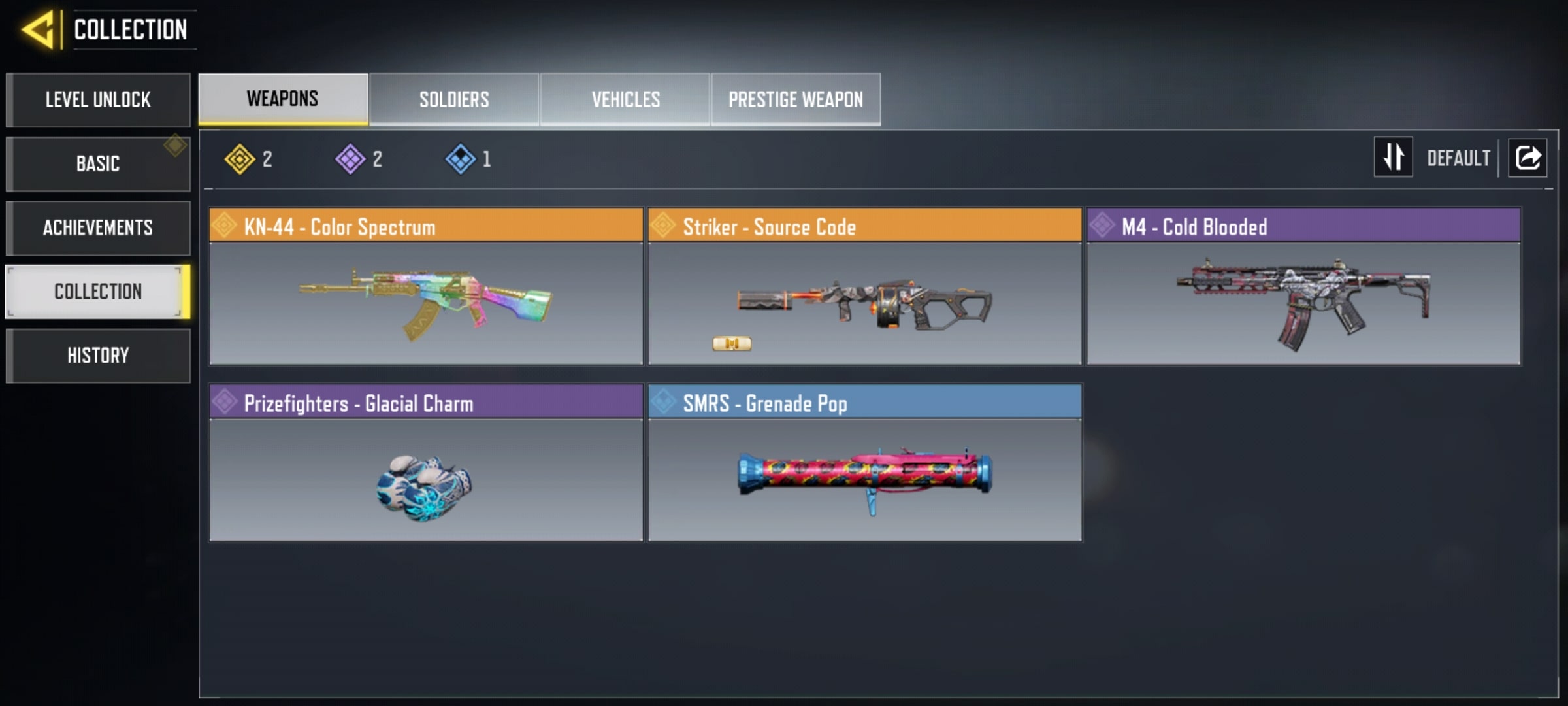Go back using the yellow arrow

(x=38, y=30)
